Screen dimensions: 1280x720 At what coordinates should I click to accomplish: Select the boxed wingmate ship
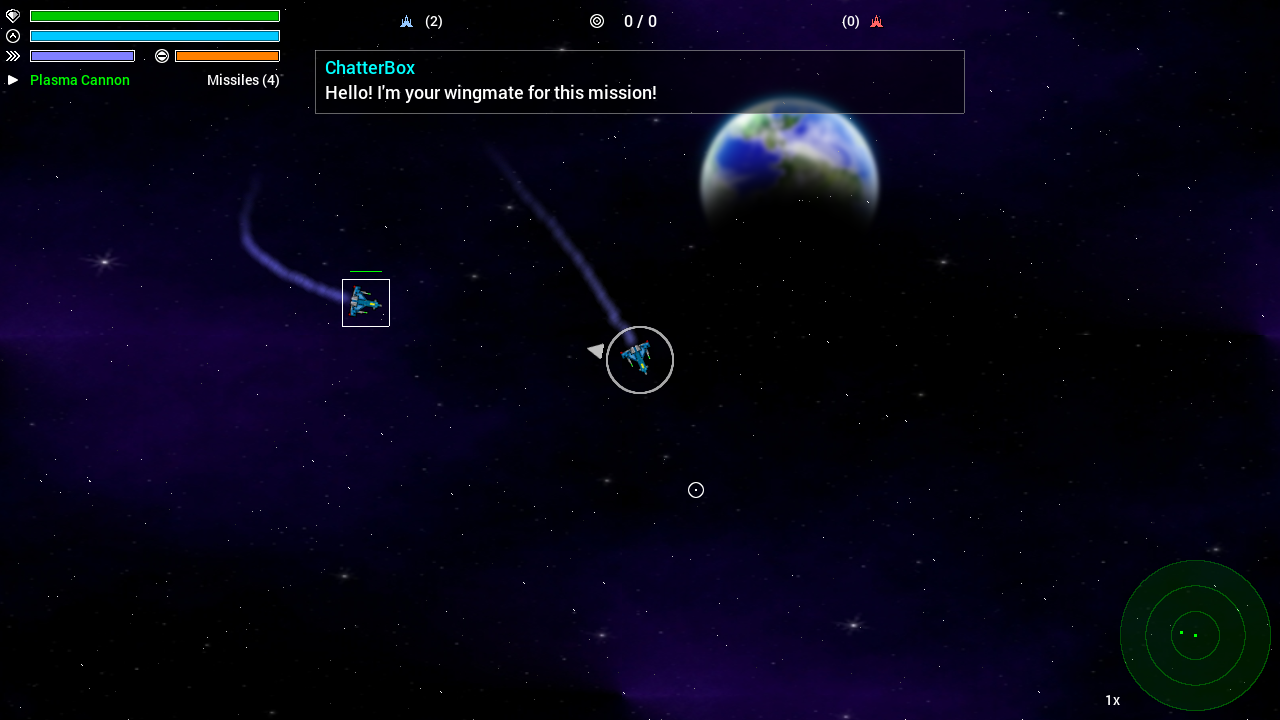[x=366, y=303]
